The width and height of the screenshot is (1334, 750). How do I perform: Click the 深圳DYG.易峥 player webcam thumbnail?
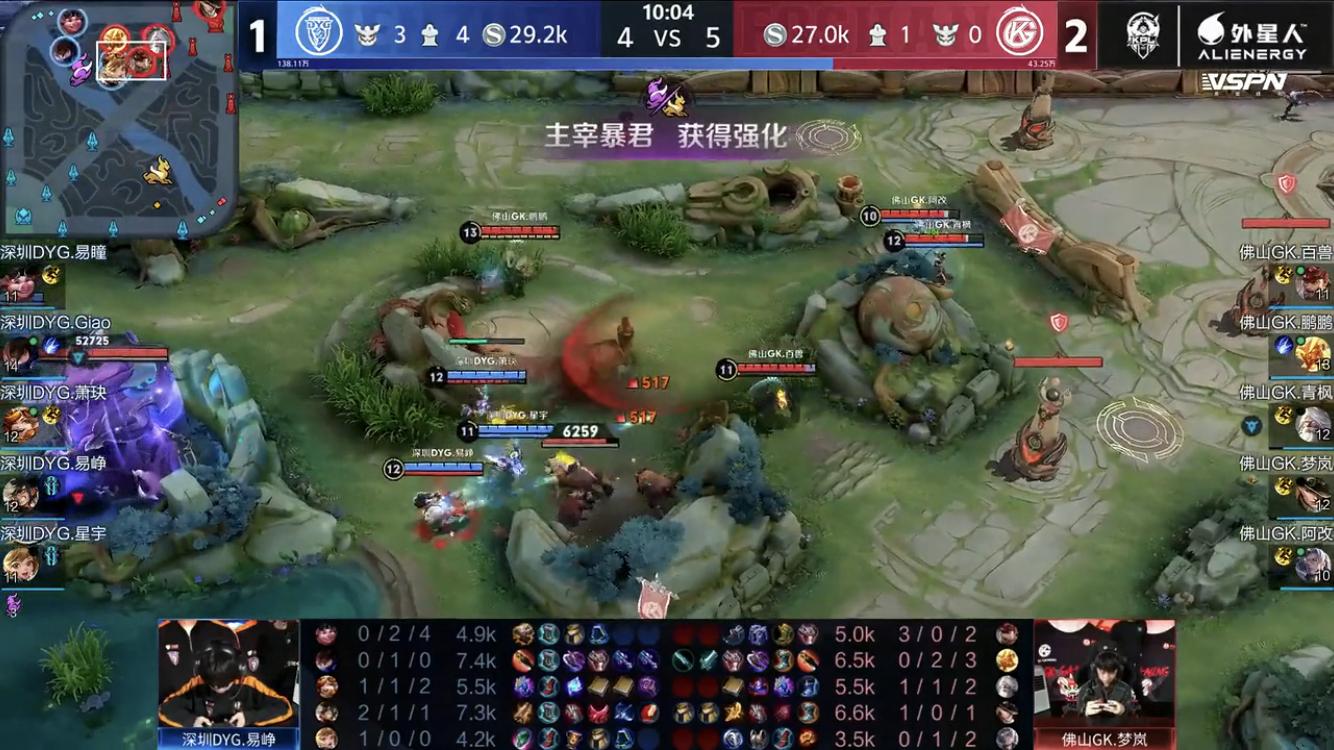[x=228, y=680]
